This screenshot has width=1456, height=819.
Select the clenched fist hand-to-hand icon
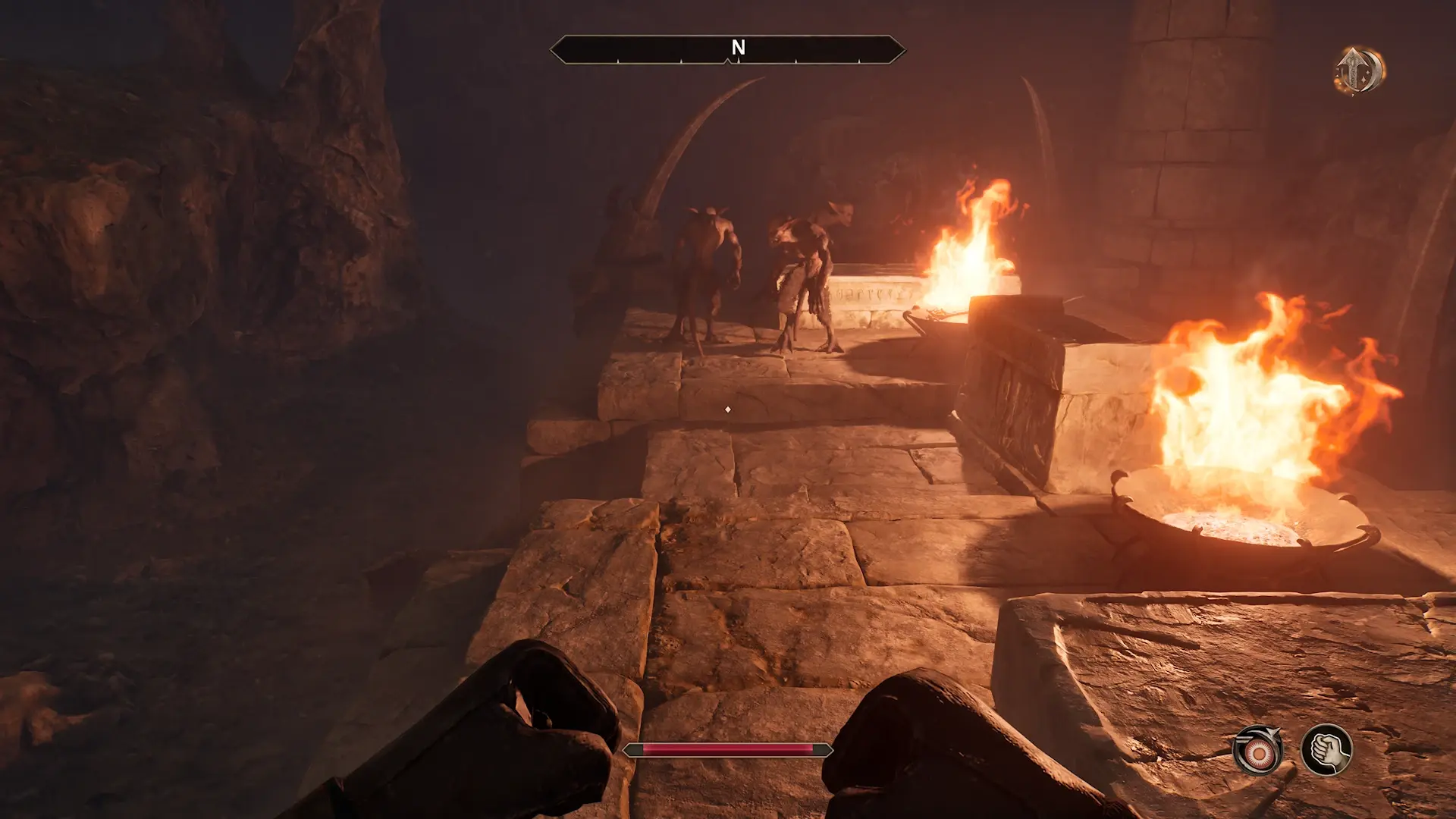point(1326,750)
